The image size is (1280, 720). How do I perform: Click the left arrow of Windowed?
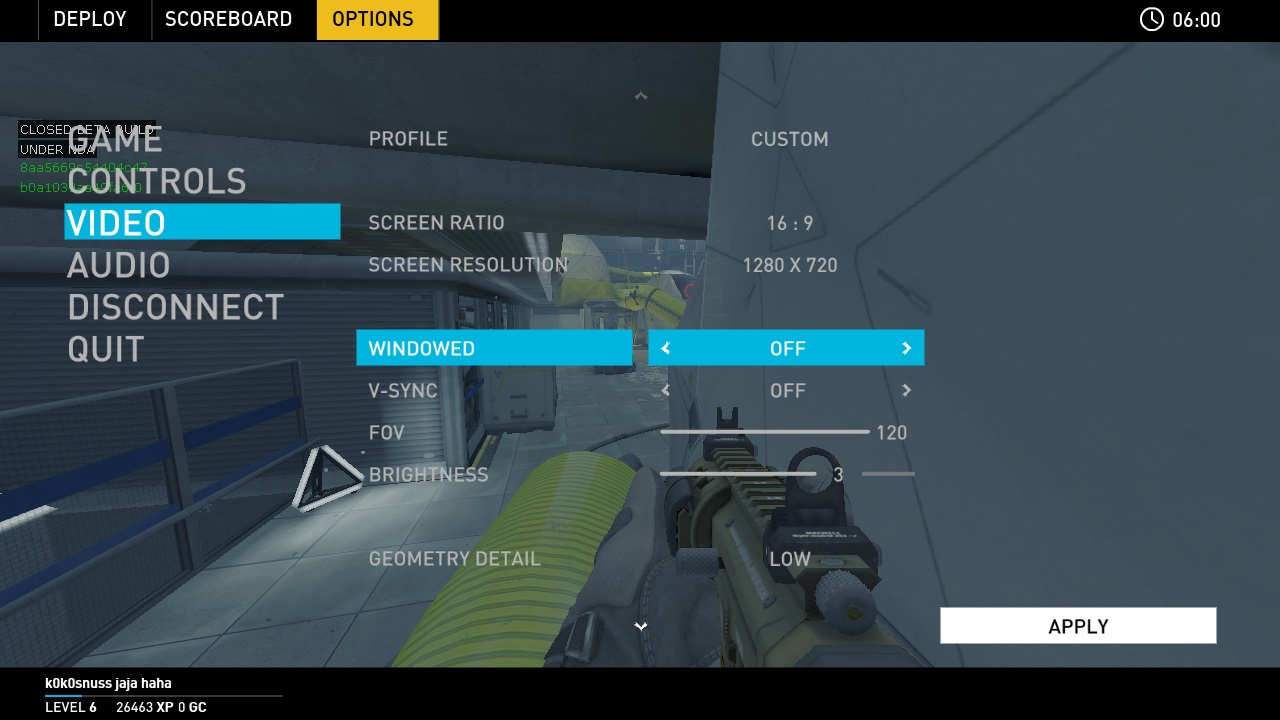click(666, 348)
